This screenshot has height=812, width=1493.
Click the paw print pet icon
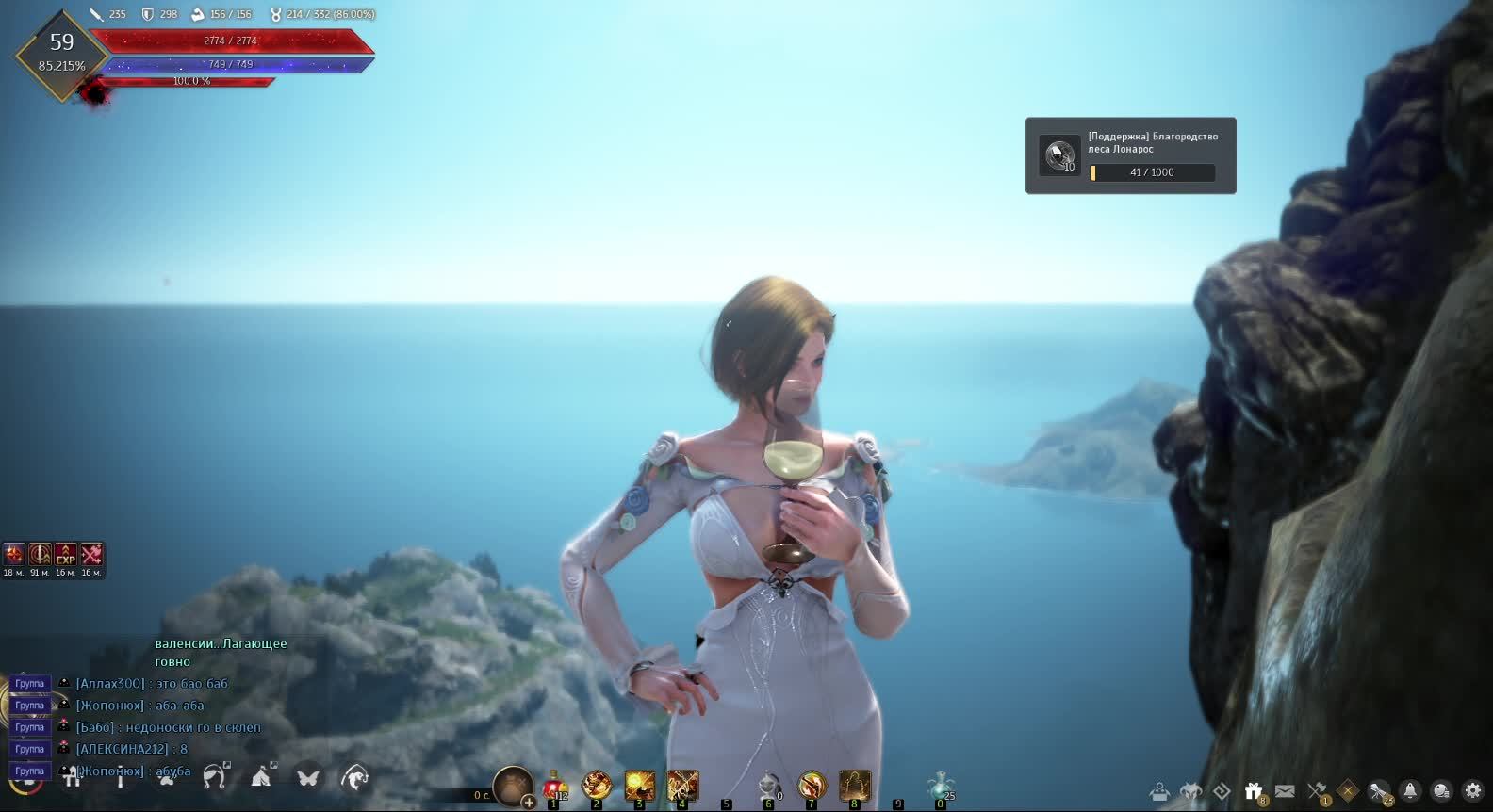pyautogui.click(x=167, y=777)
